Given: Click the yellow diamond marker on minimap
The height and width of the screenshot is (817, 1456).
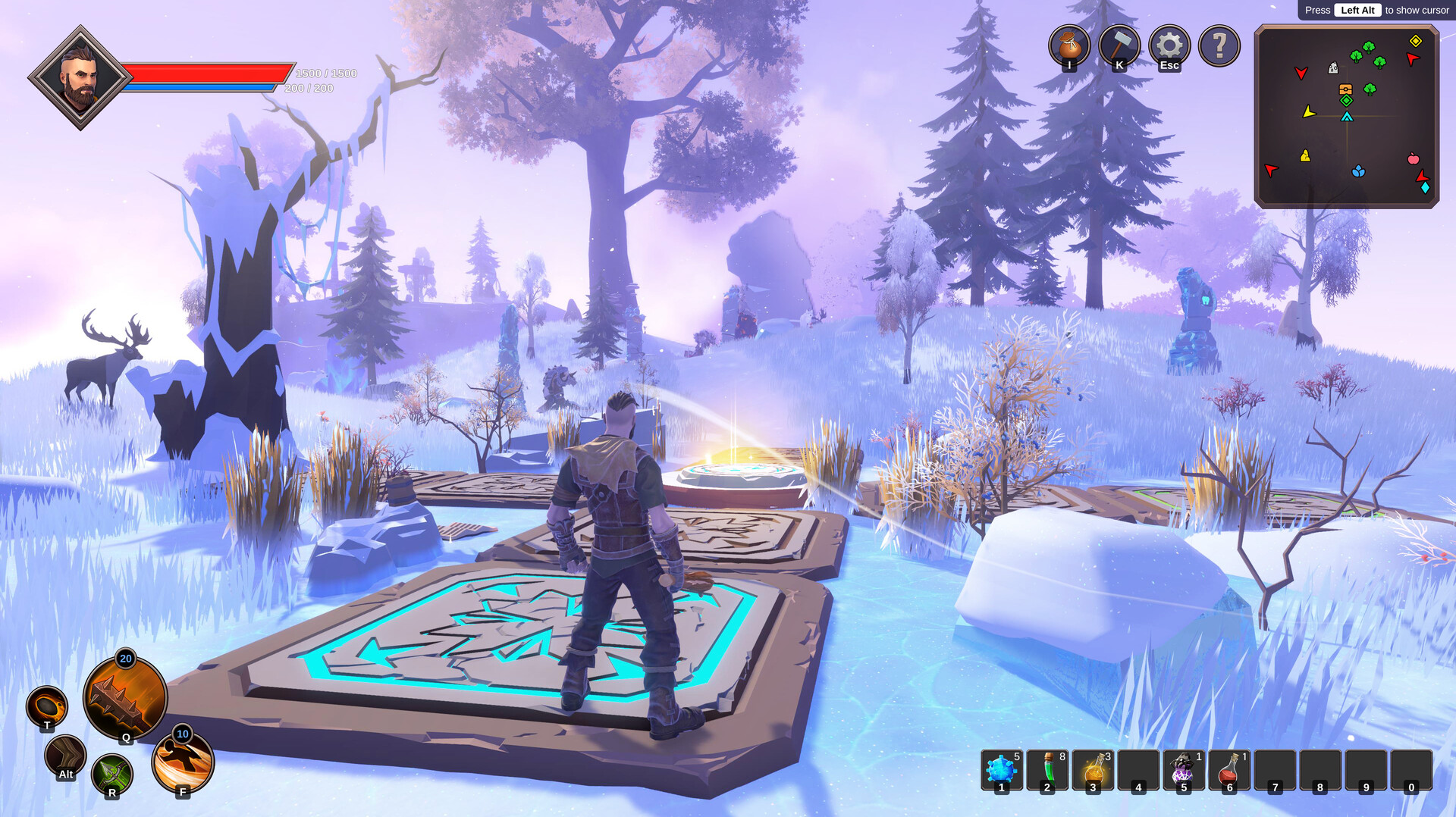Looking at the screenshot, I should (1415, 41).
